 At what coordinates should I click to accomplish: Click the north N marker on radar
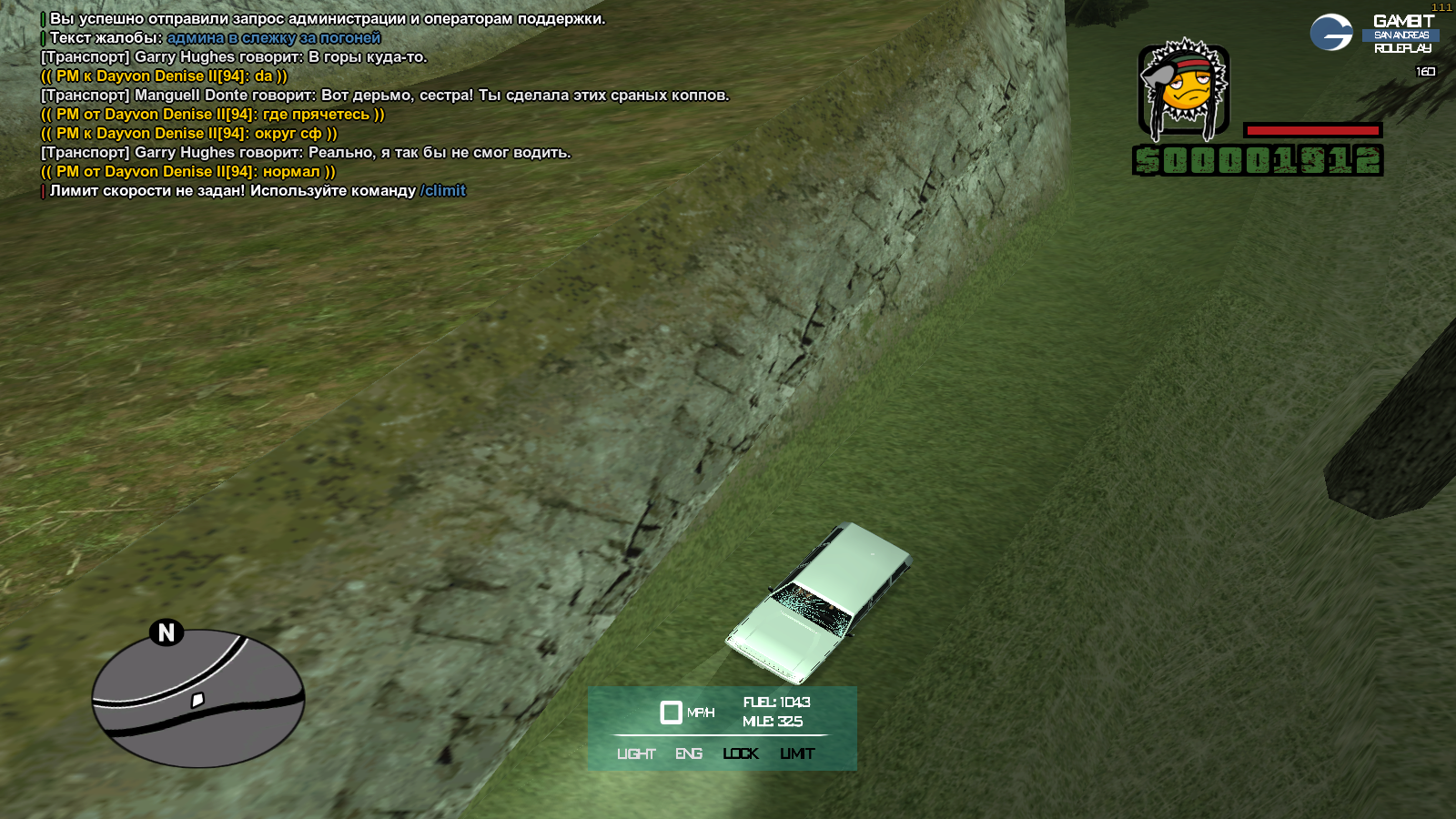coord(167,632)
